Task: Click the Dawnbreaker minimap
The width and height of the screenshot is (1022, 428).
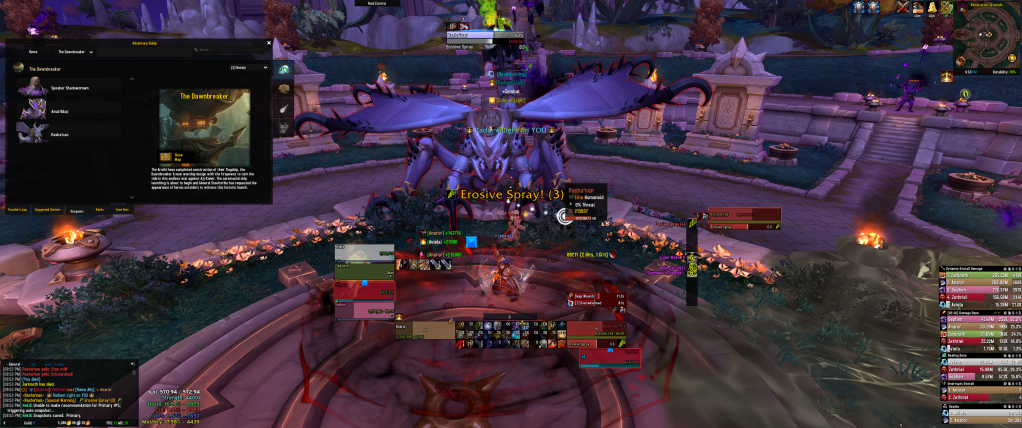Action: (984, 40)
